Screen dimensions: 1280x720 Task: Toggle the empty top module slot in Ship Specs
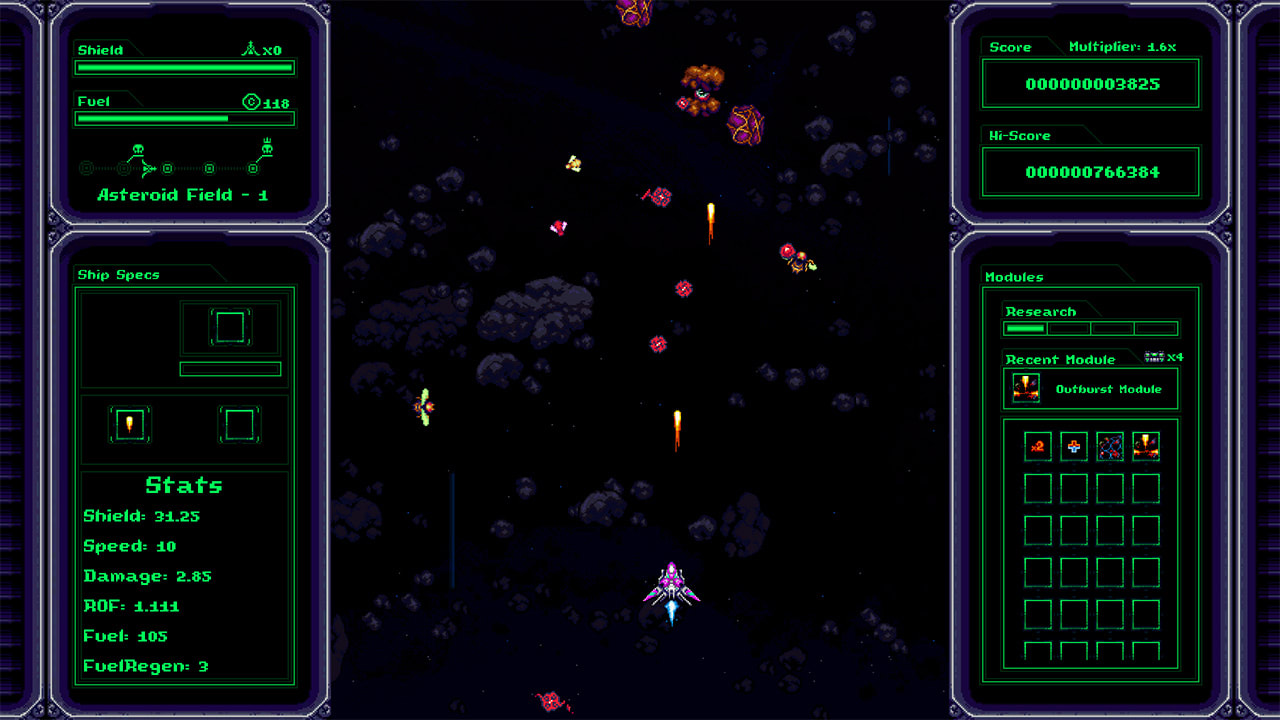pyautogui.click(x=231, y=328)
